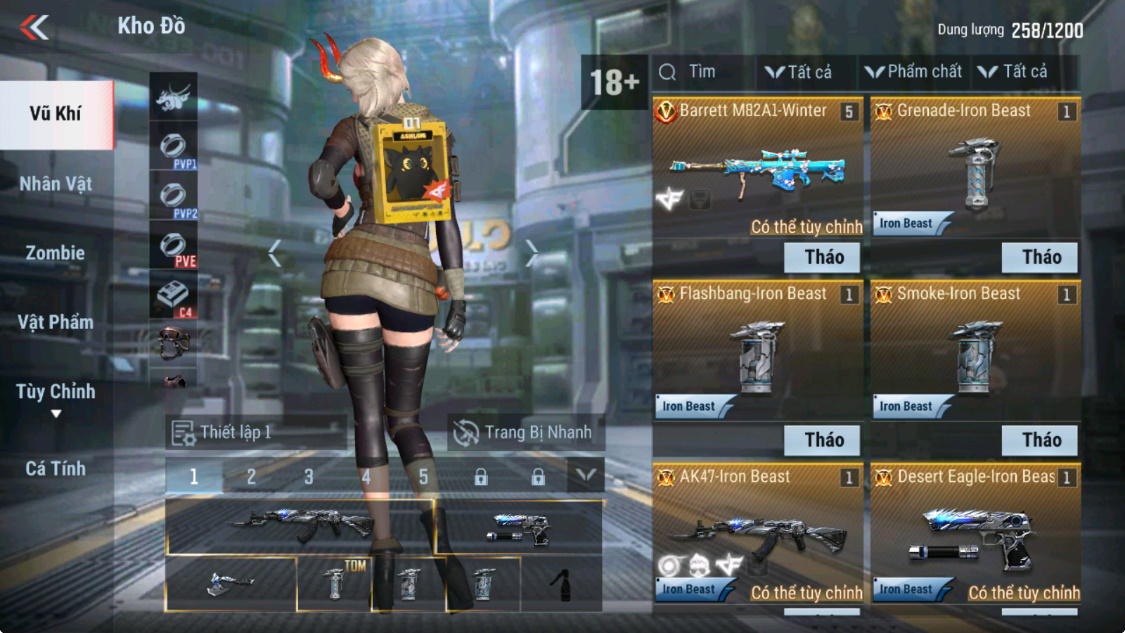Open the Nhân Vật category
This screenshot has height=633, width=1125.
55,184
